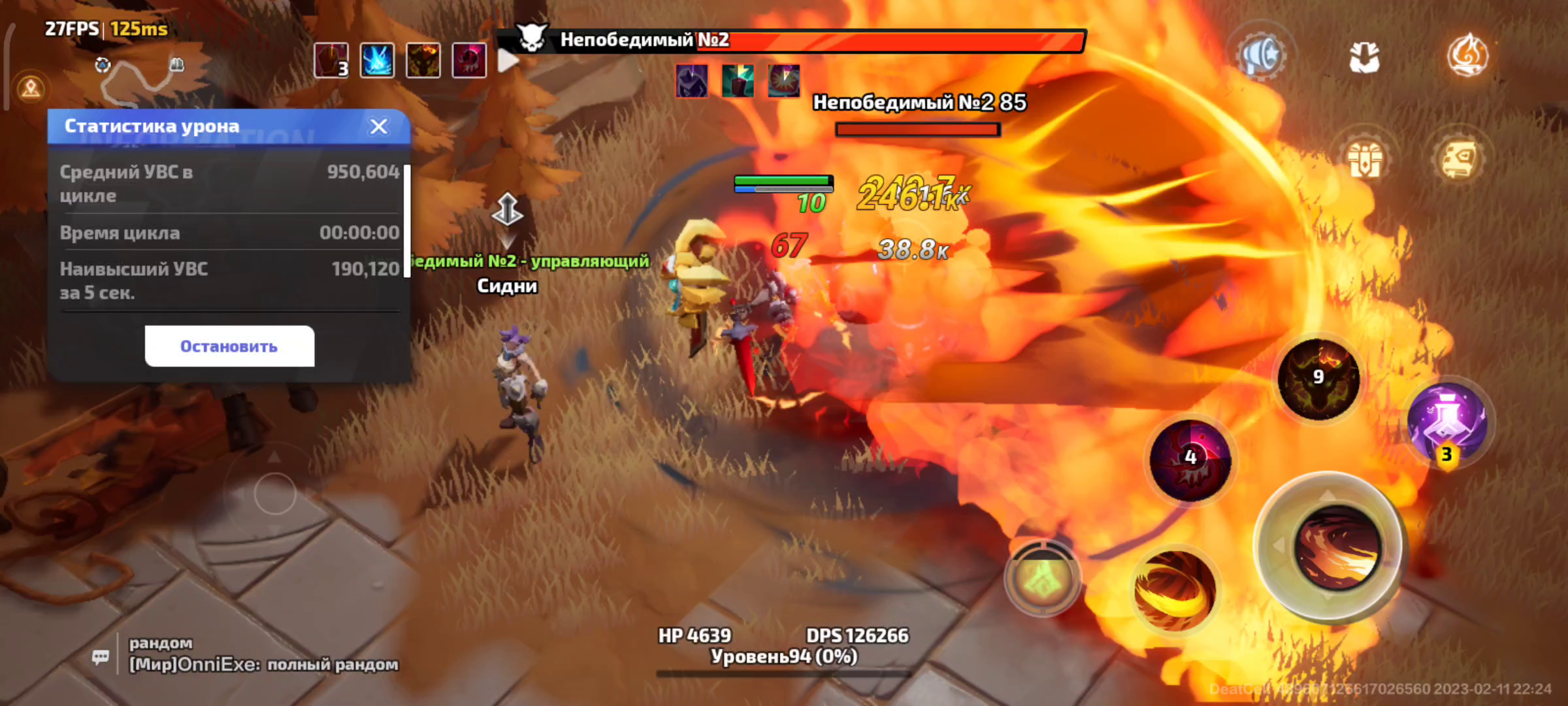The width and height of the screenshot is (1568, 706).
Task: Tap the virtual movement joystick
Action: tap(274, 494)
